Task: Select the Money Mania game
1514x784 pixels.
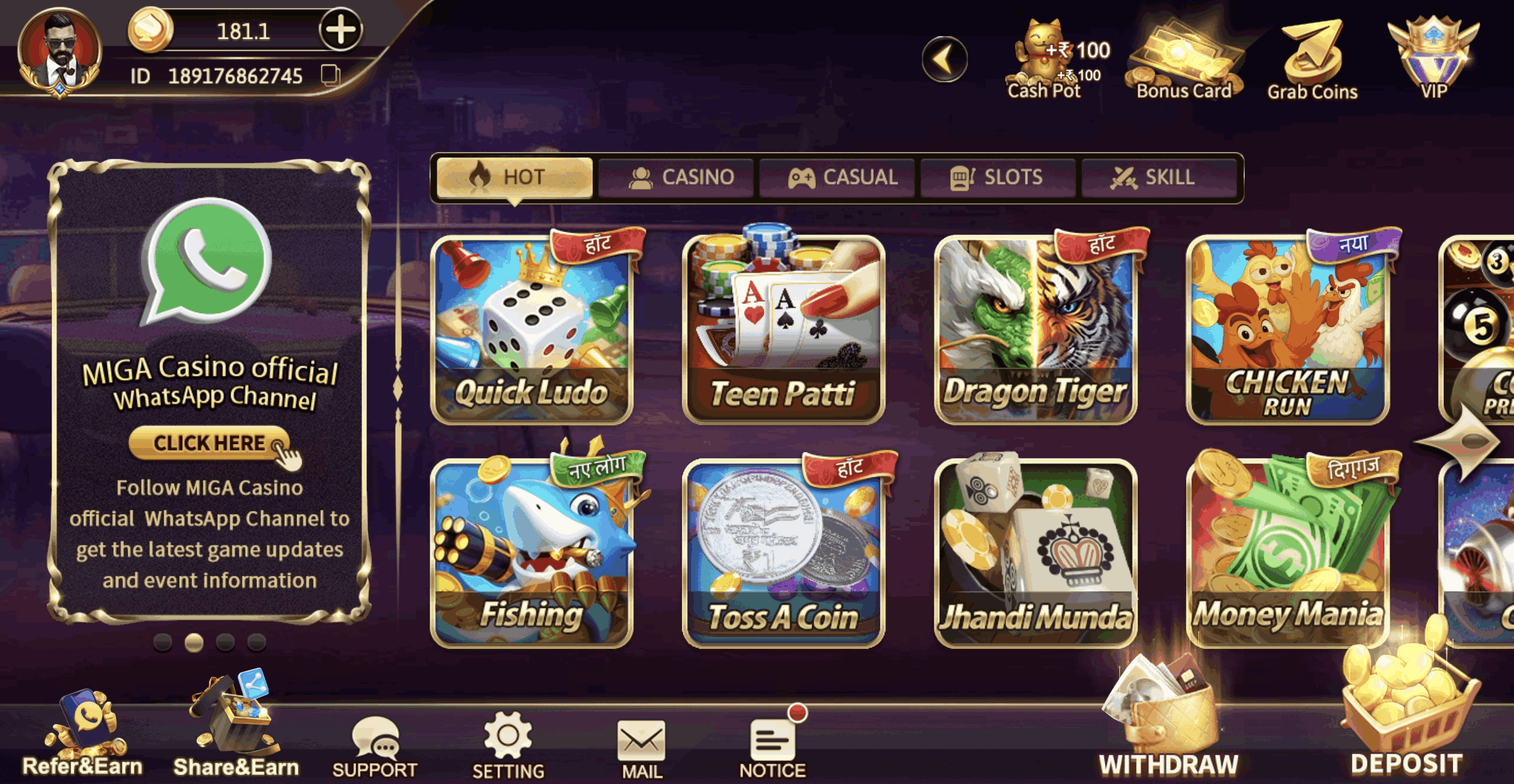Action: 1287,552
